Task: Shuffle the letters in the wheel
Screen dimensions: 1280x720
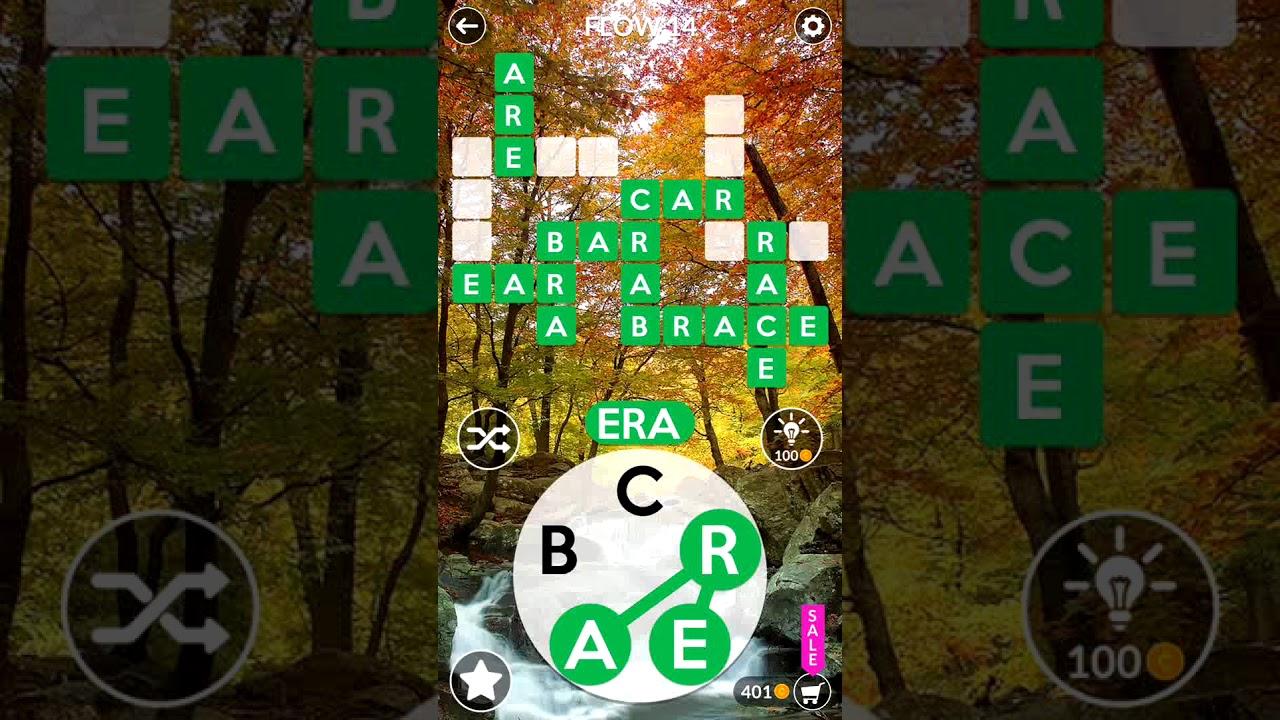Action: tap(488, 438)
